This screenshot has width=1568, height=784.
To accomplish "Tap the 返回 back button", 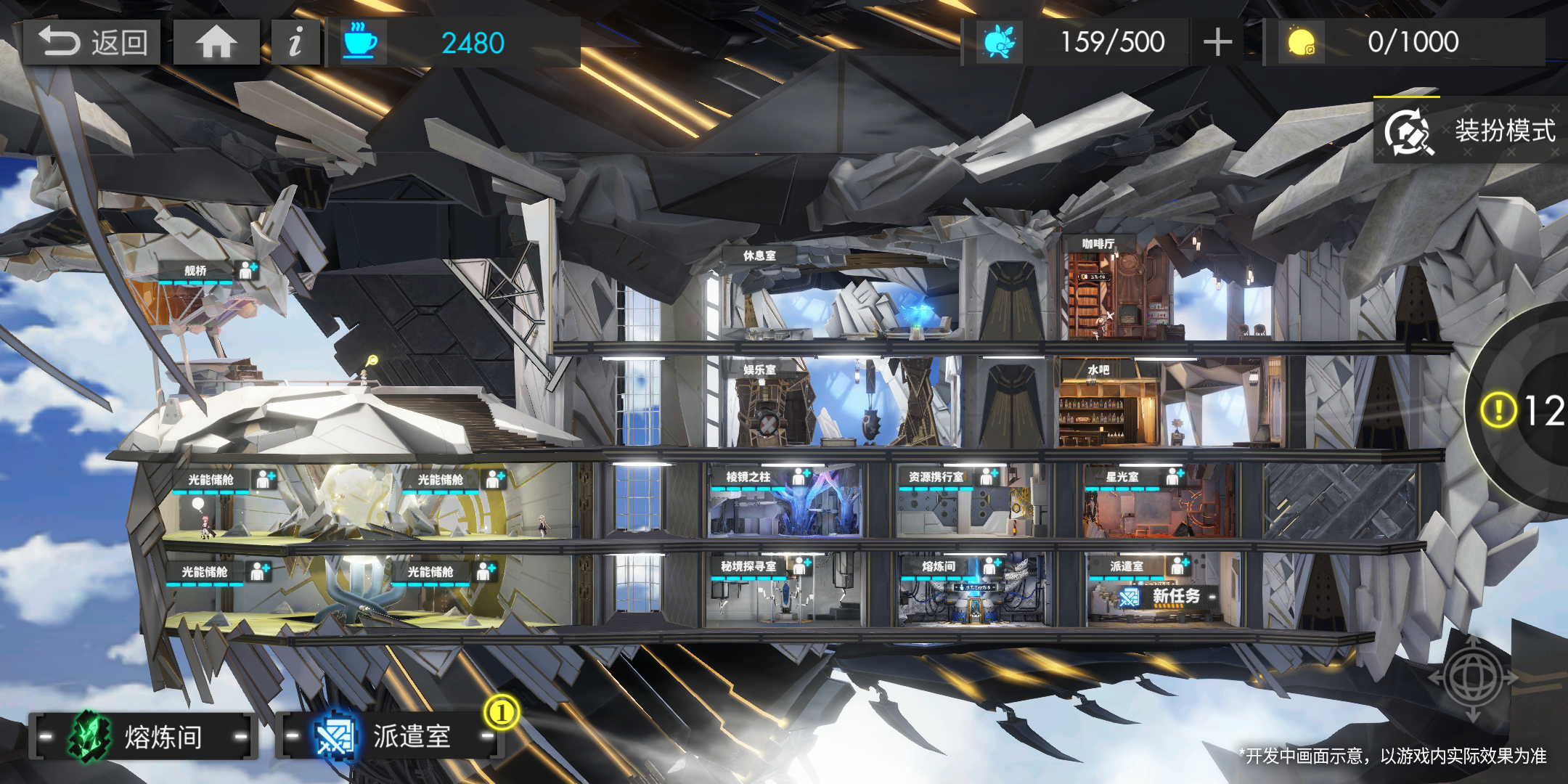I will [92, 42].
